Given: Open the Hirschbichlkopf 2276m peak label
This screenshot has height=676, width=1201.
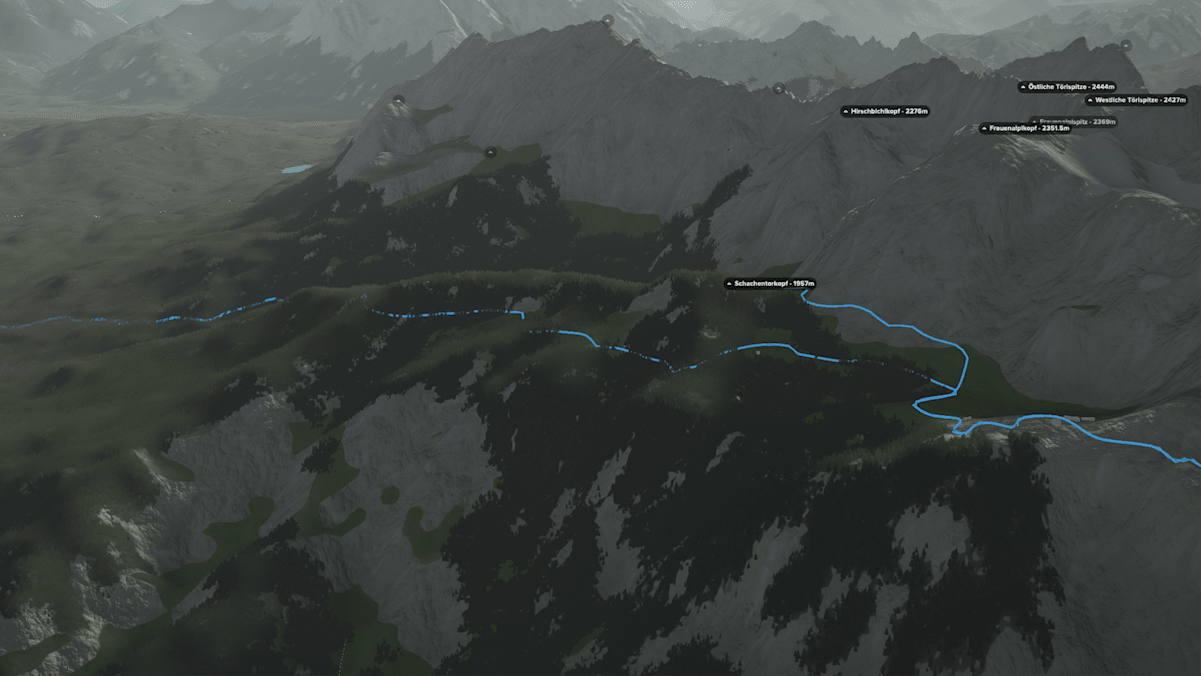Looking at the screenshot, I should click(886, 111).
